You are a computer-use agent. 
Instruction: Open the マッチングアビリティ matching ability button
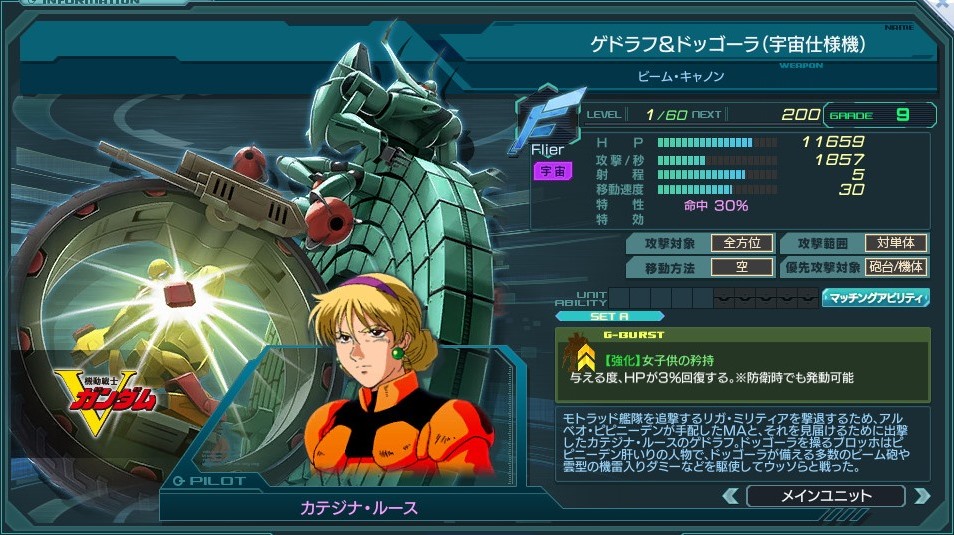point(876,298)
